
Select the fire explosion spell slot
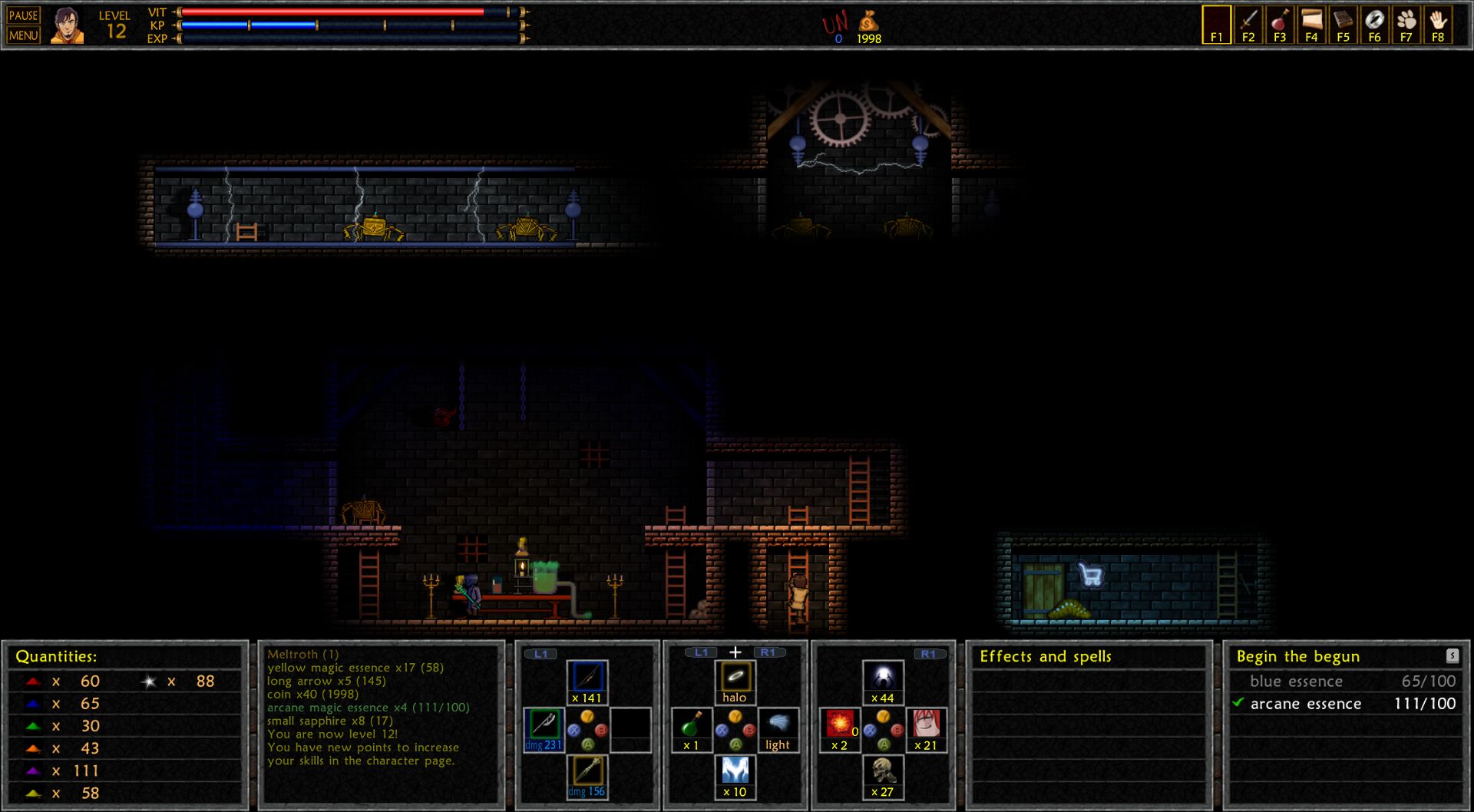(x=839, y=729)
